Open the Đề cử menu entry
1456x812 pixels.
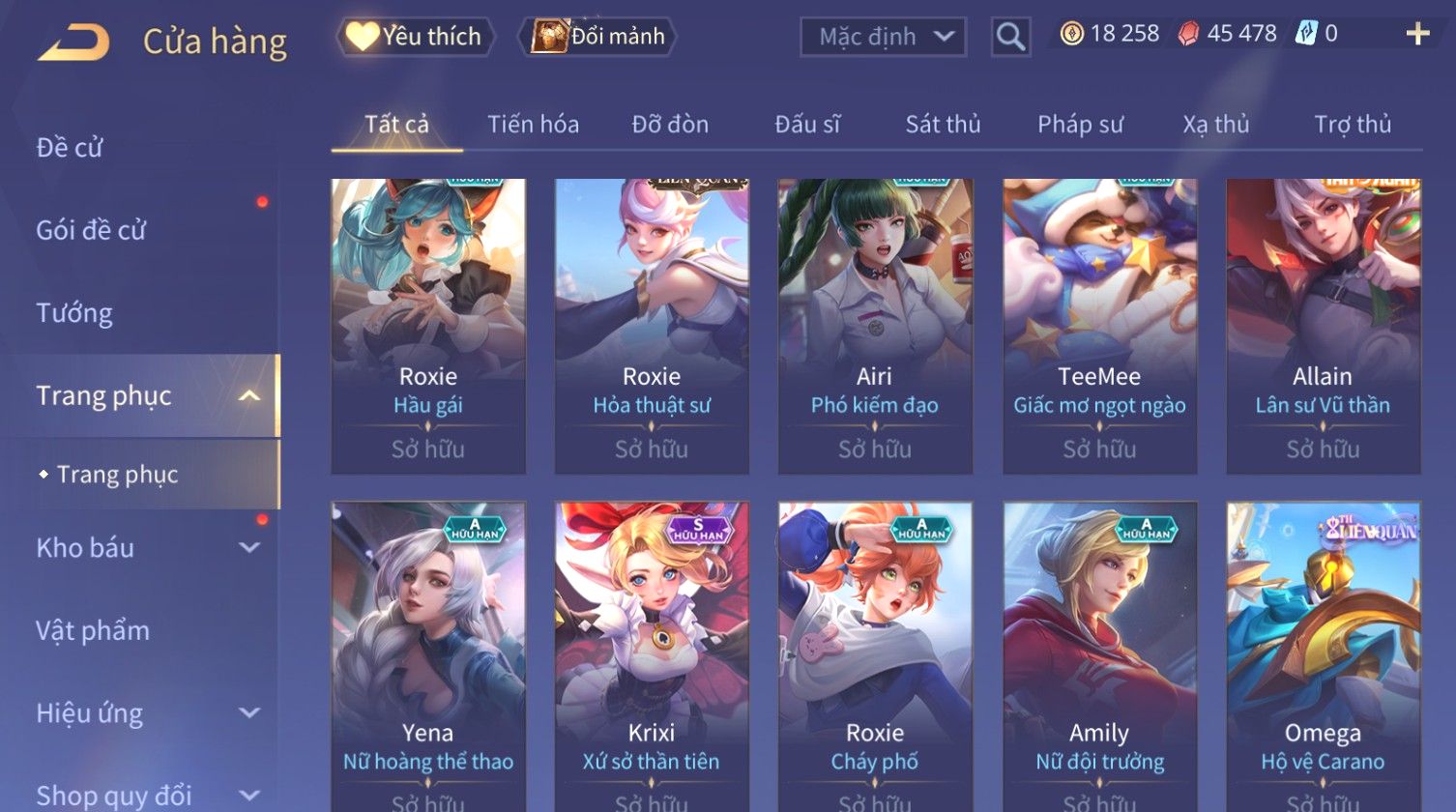pos(70,148)
